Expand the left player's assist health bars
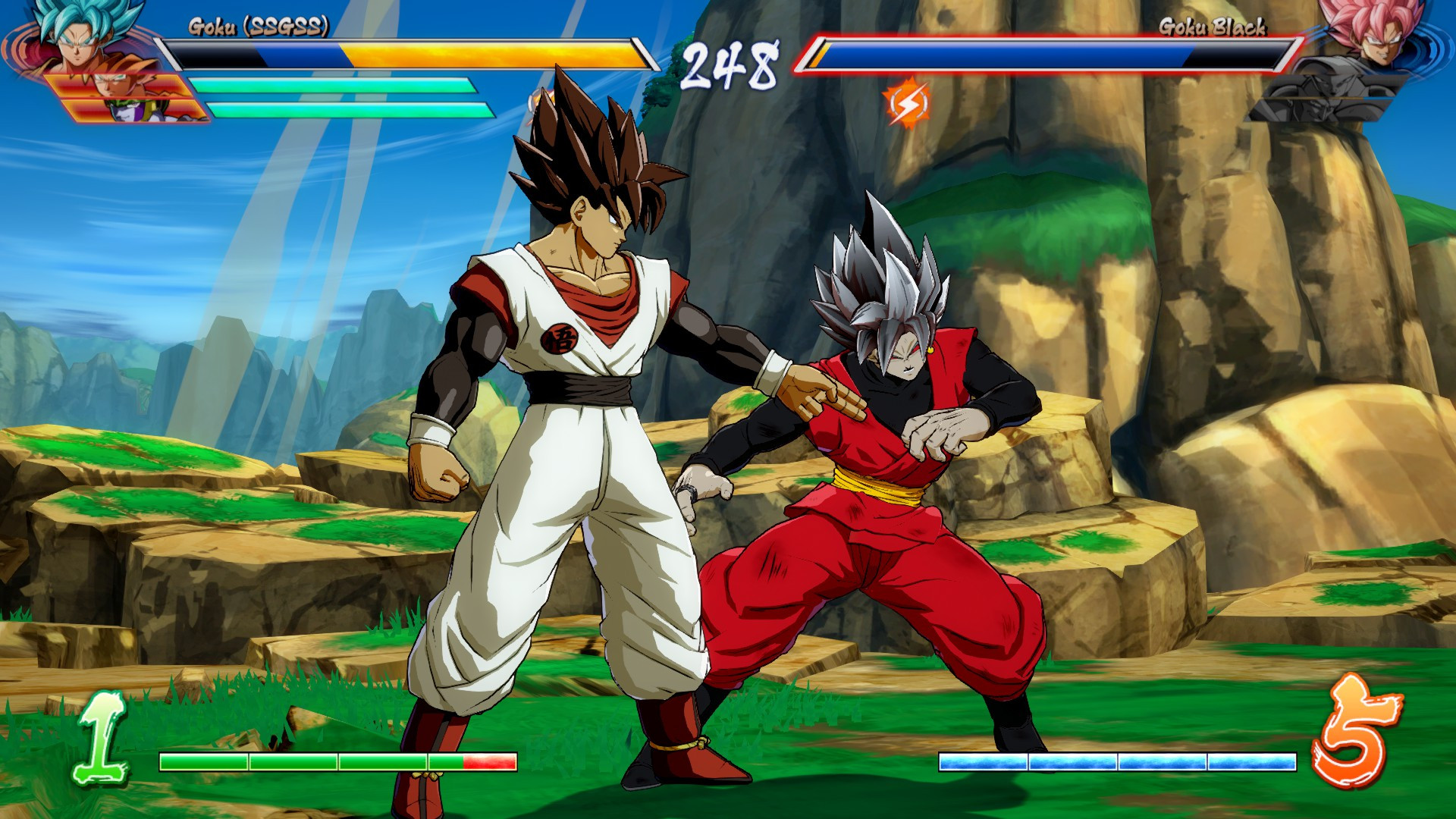Viewport: 1456px width, 819px height. 341,97
